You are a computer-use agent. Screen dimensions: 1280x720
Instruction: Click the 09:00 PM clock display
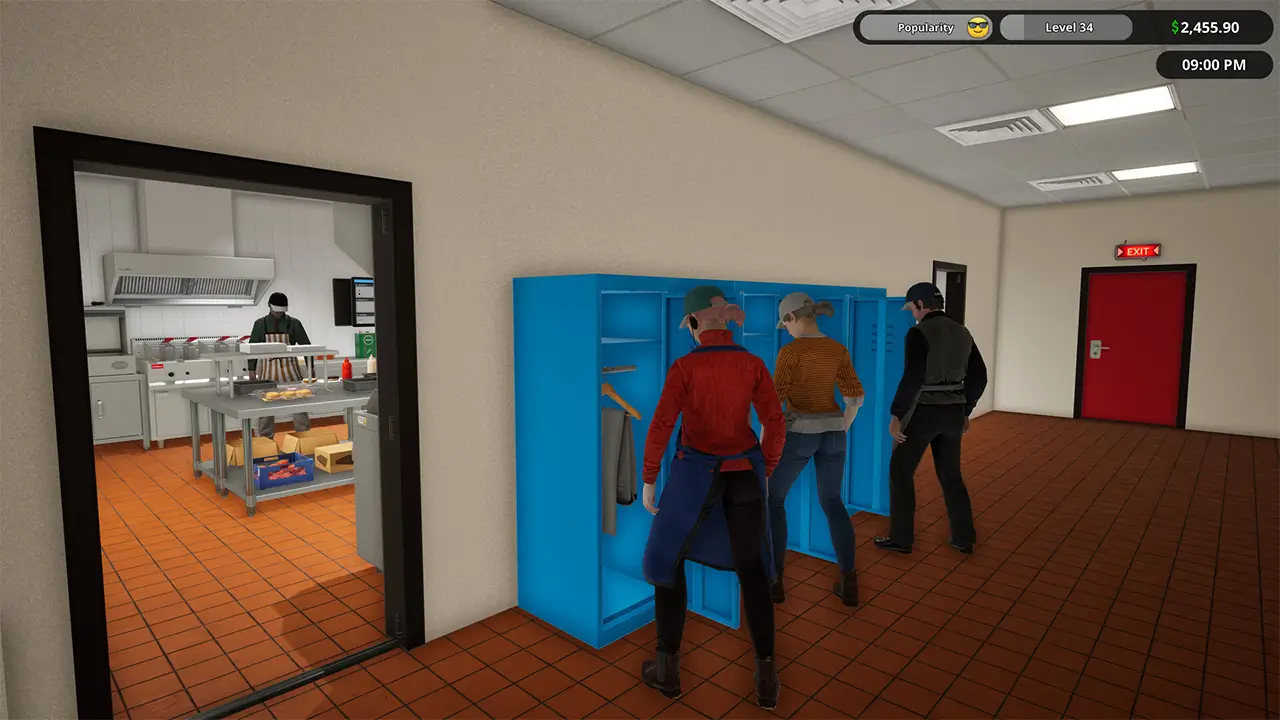tap(1213, 65)
